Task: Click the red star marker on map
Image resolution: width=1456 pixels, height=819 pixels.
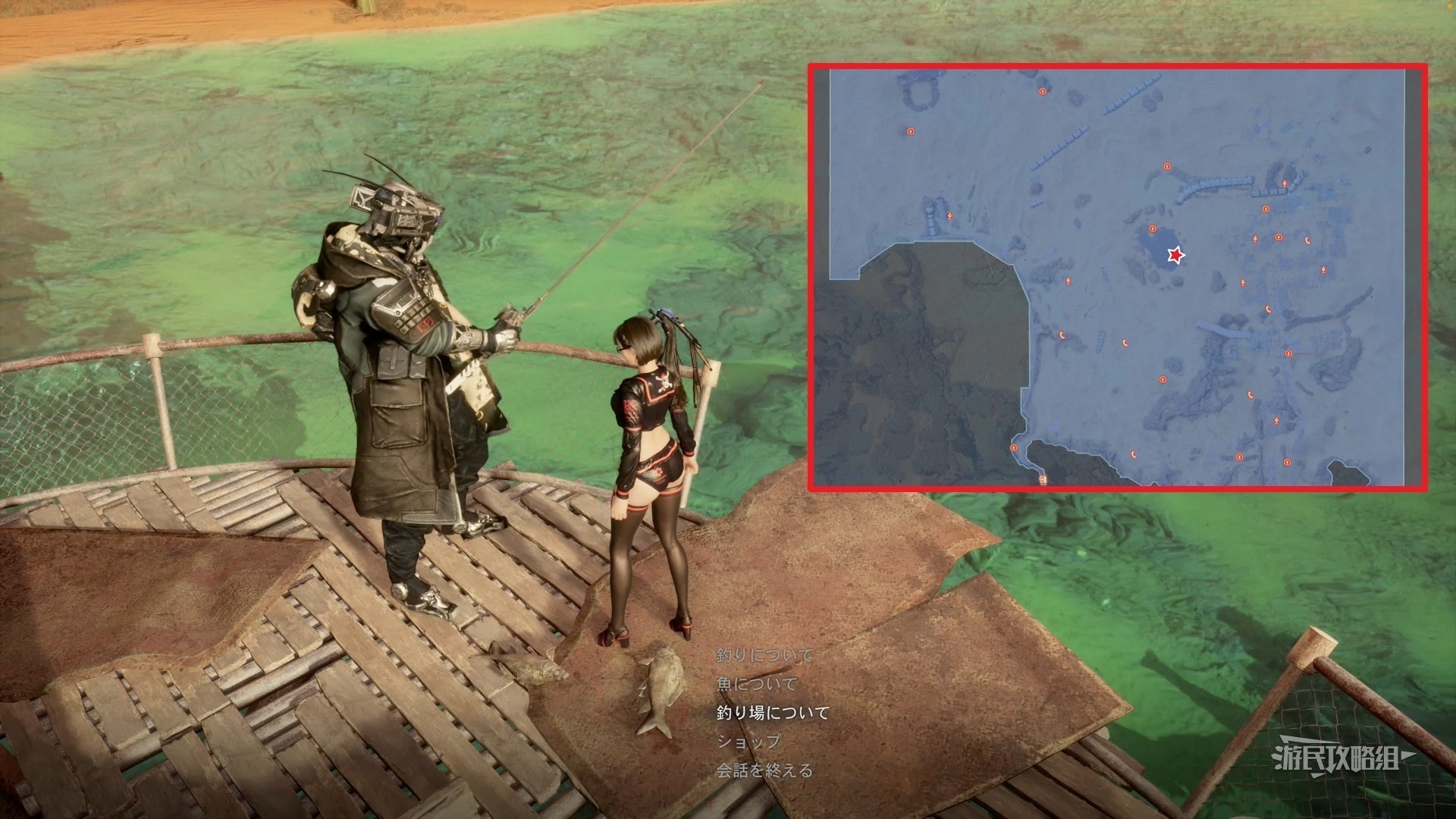Action: click(x=1175, y=256)
